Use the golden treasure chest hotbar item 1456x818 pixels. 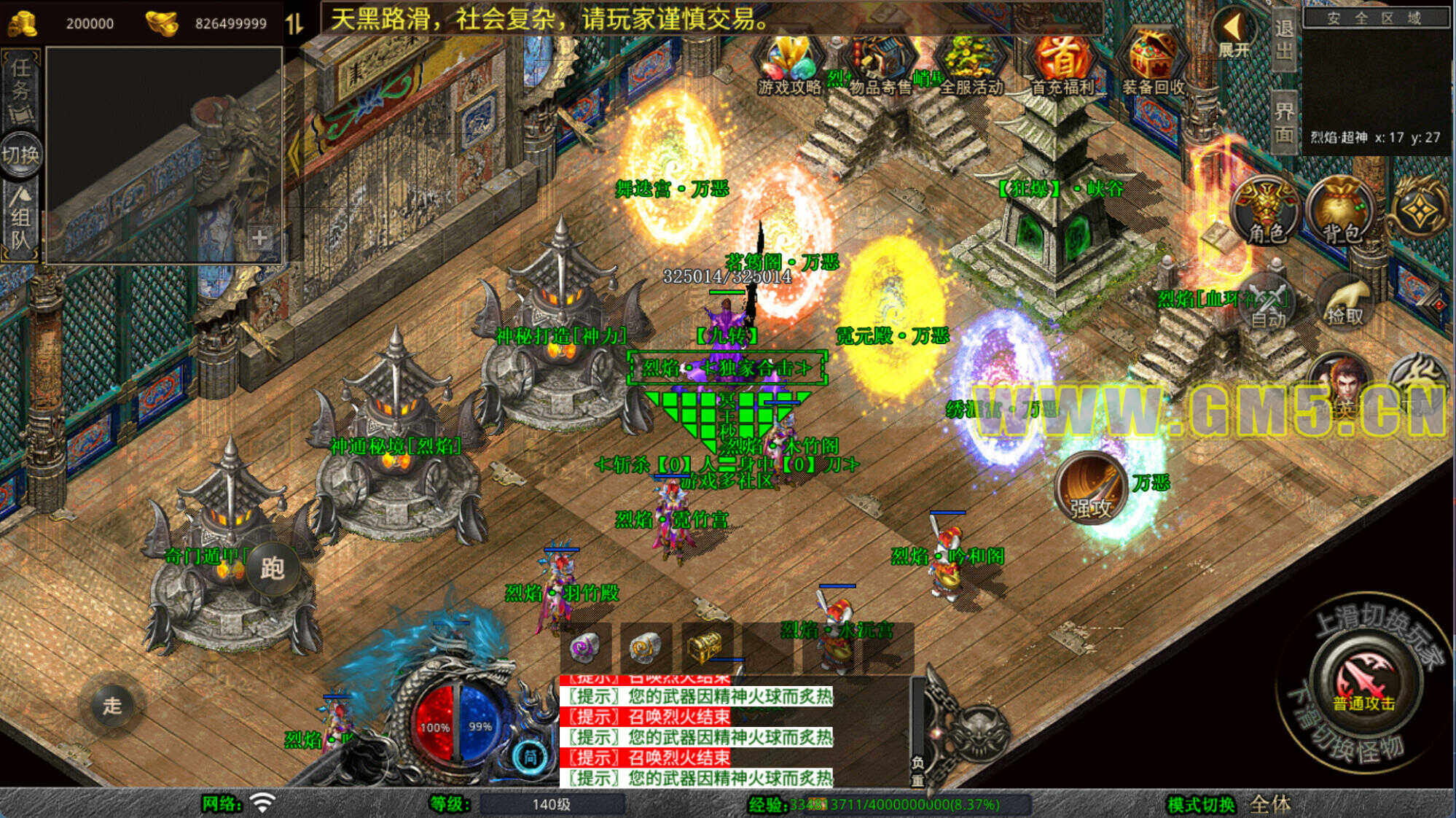705,645
